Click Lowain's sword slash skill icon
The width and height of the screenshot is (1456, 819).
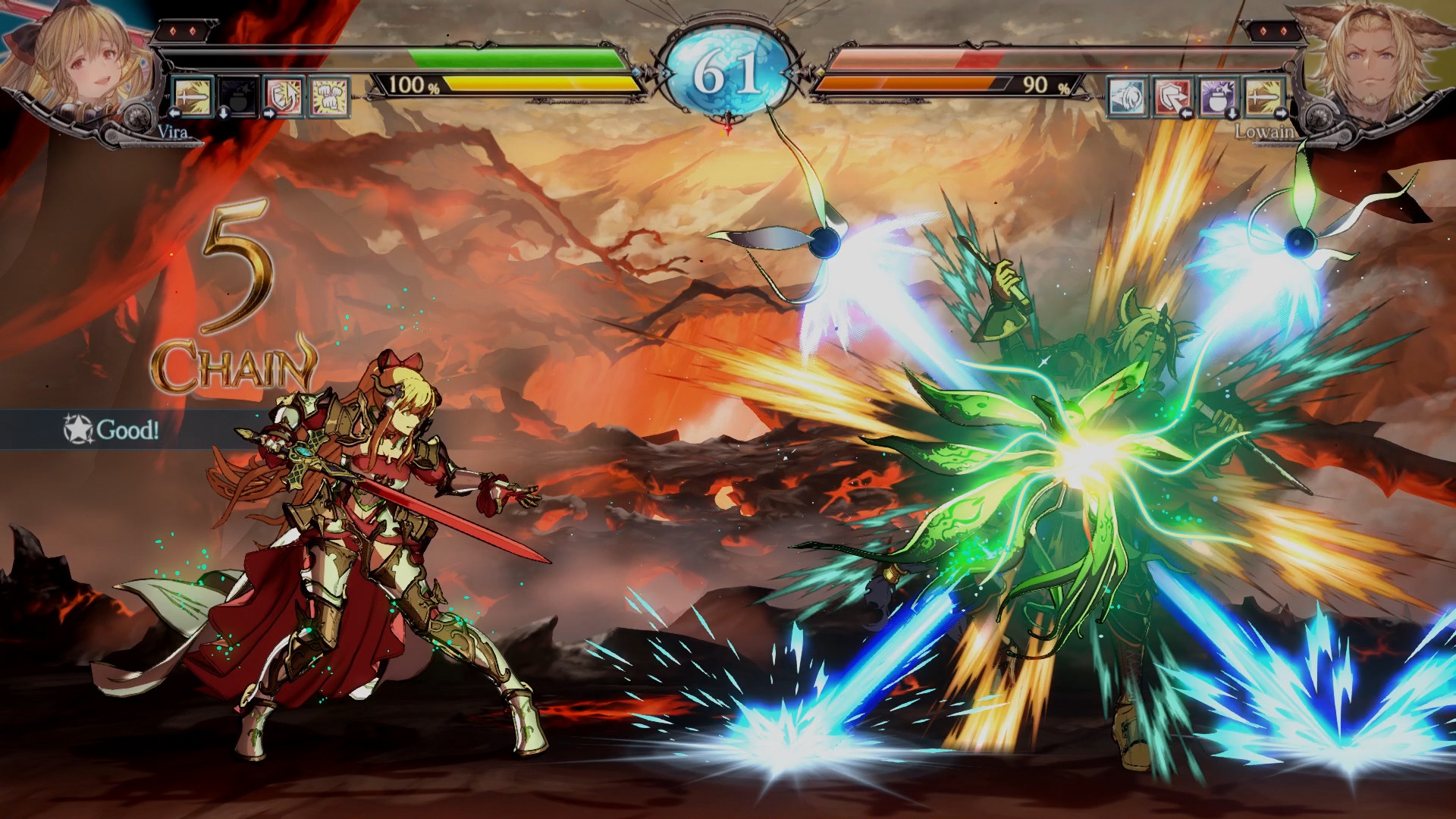coord(1263,97)
